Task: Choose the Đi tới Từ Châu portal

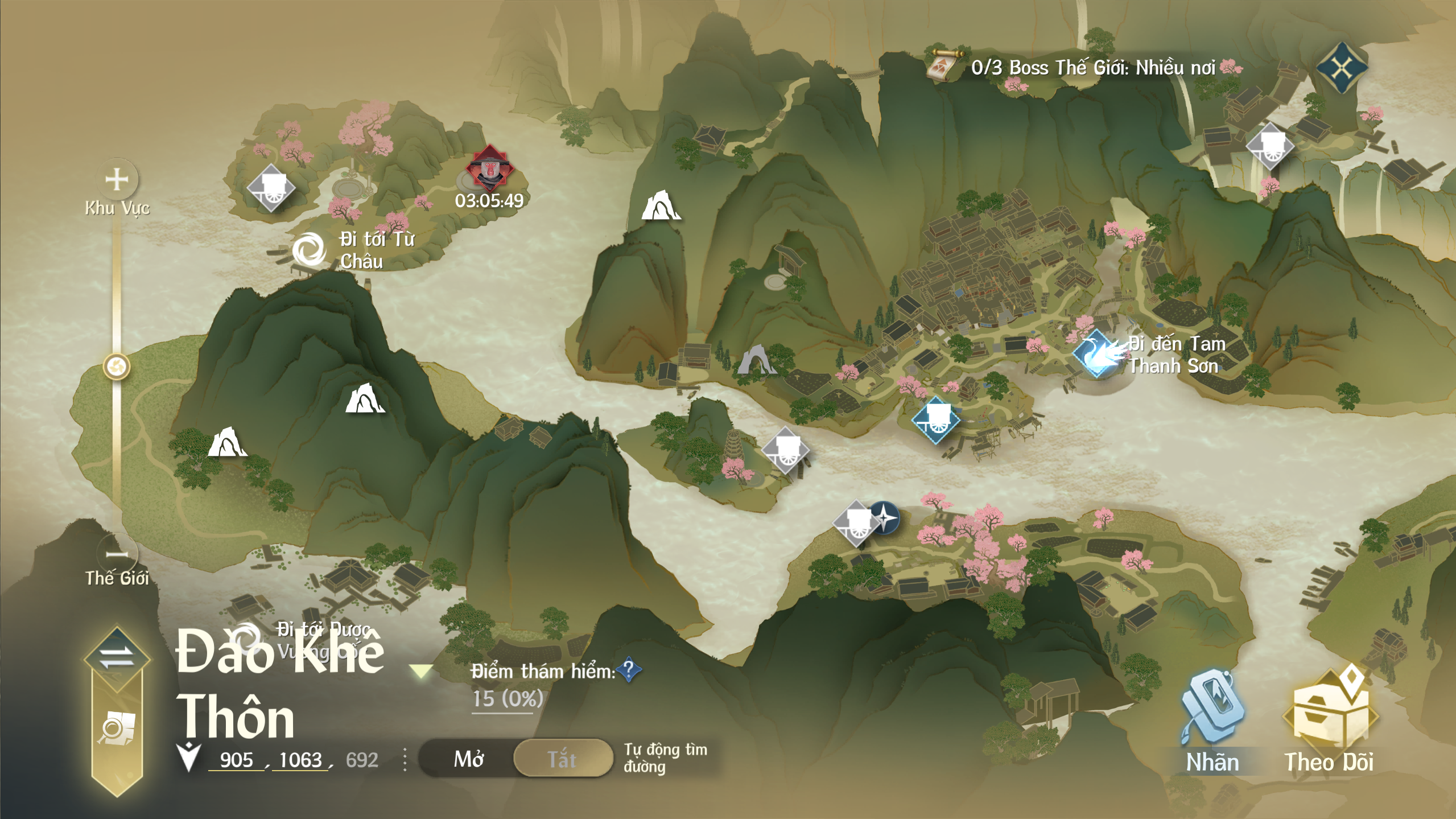Action: pyautogui.click(x=309, y=249)
